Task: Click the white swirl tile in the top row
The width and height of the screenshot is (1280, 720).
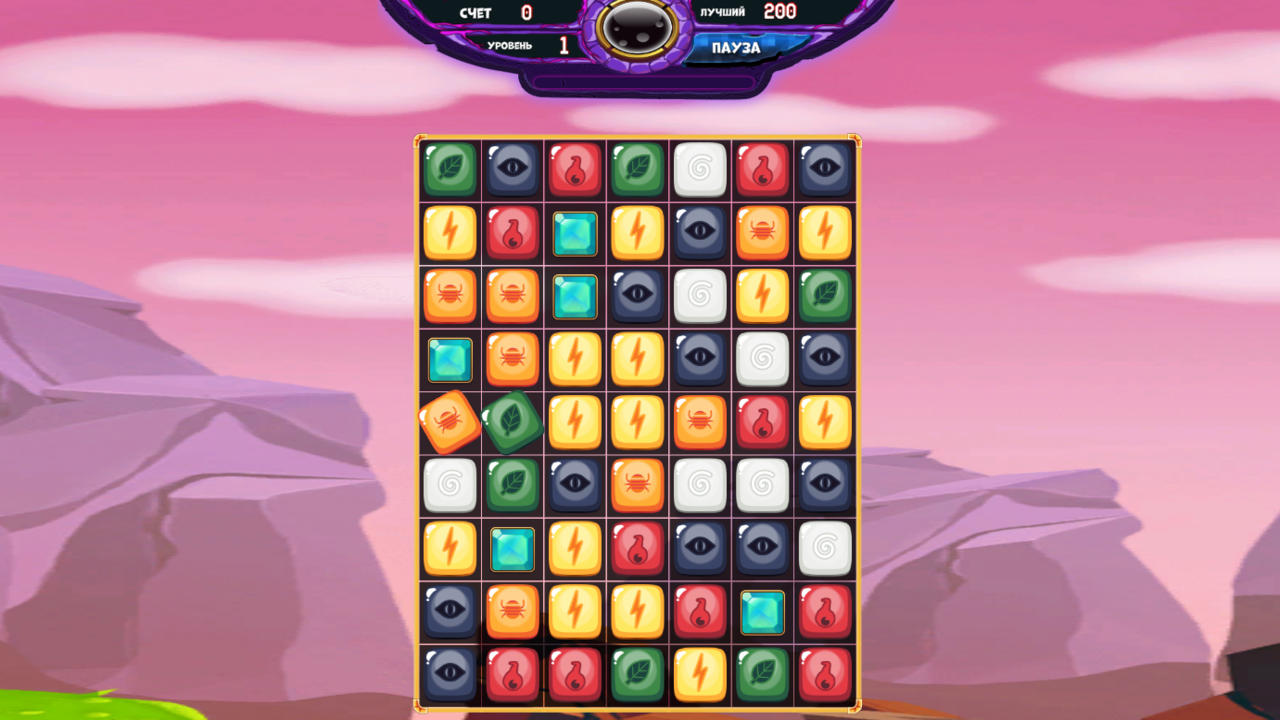Action: pos(700,169)
